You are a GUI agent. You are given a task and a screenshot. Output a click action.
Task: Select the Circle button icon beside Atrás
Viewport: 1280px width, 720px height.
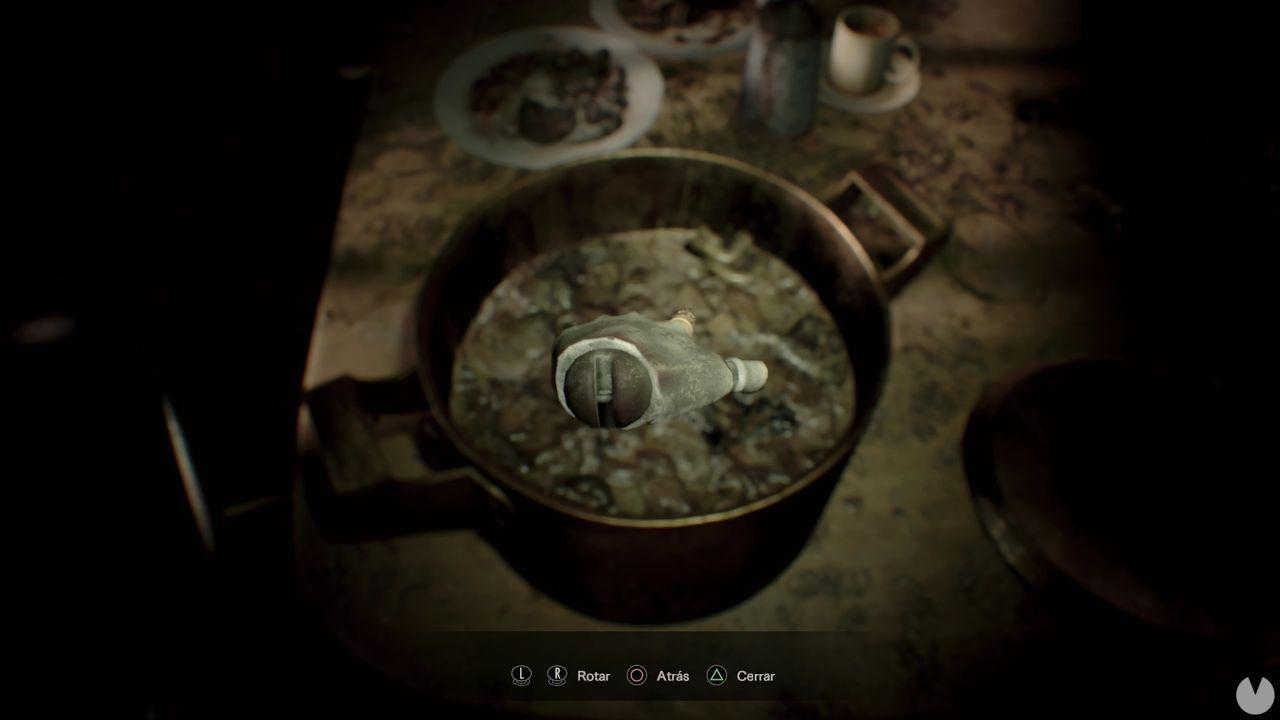click(637, 675)
